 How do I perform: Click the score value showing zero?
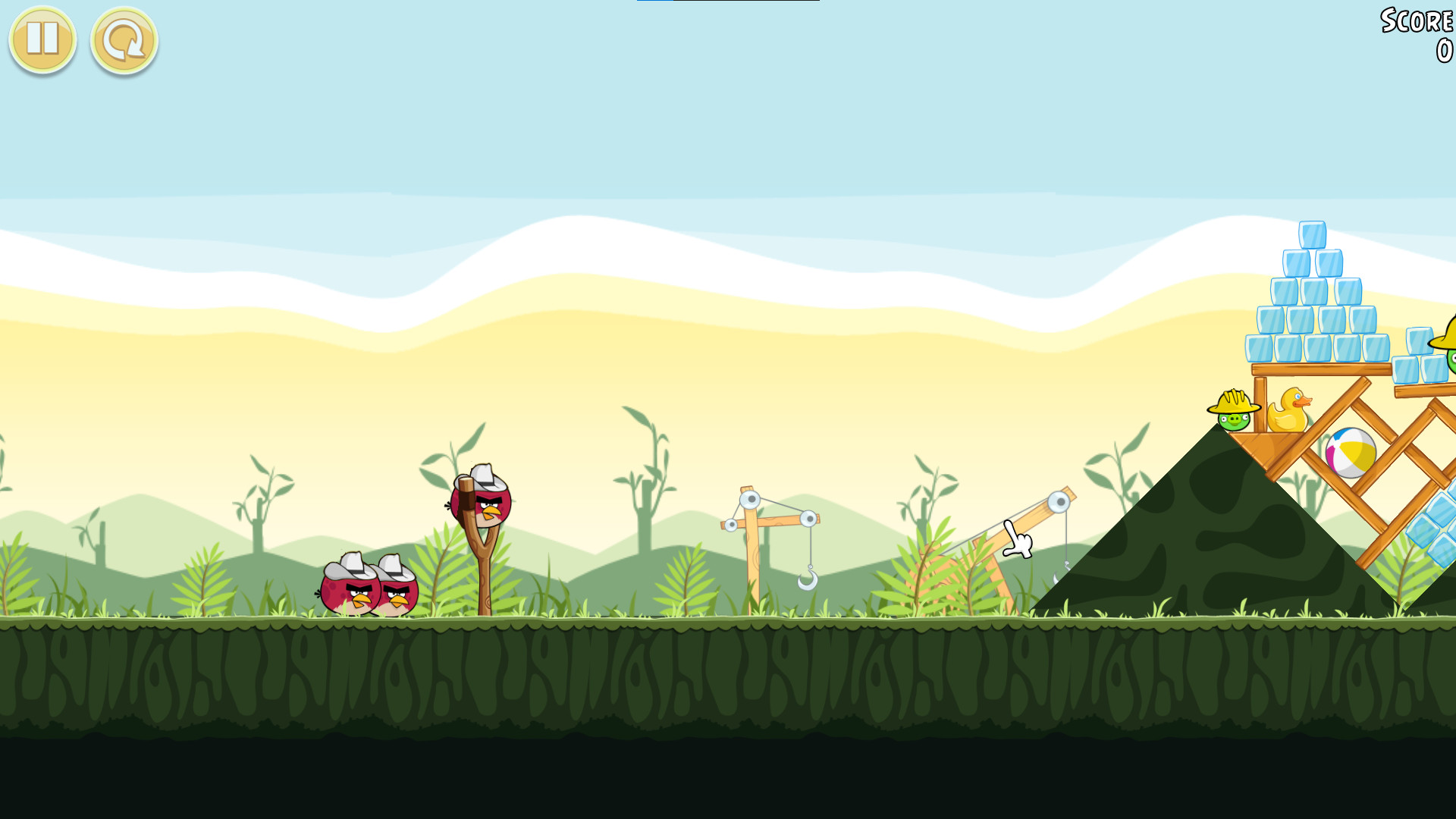(1444, 49)
